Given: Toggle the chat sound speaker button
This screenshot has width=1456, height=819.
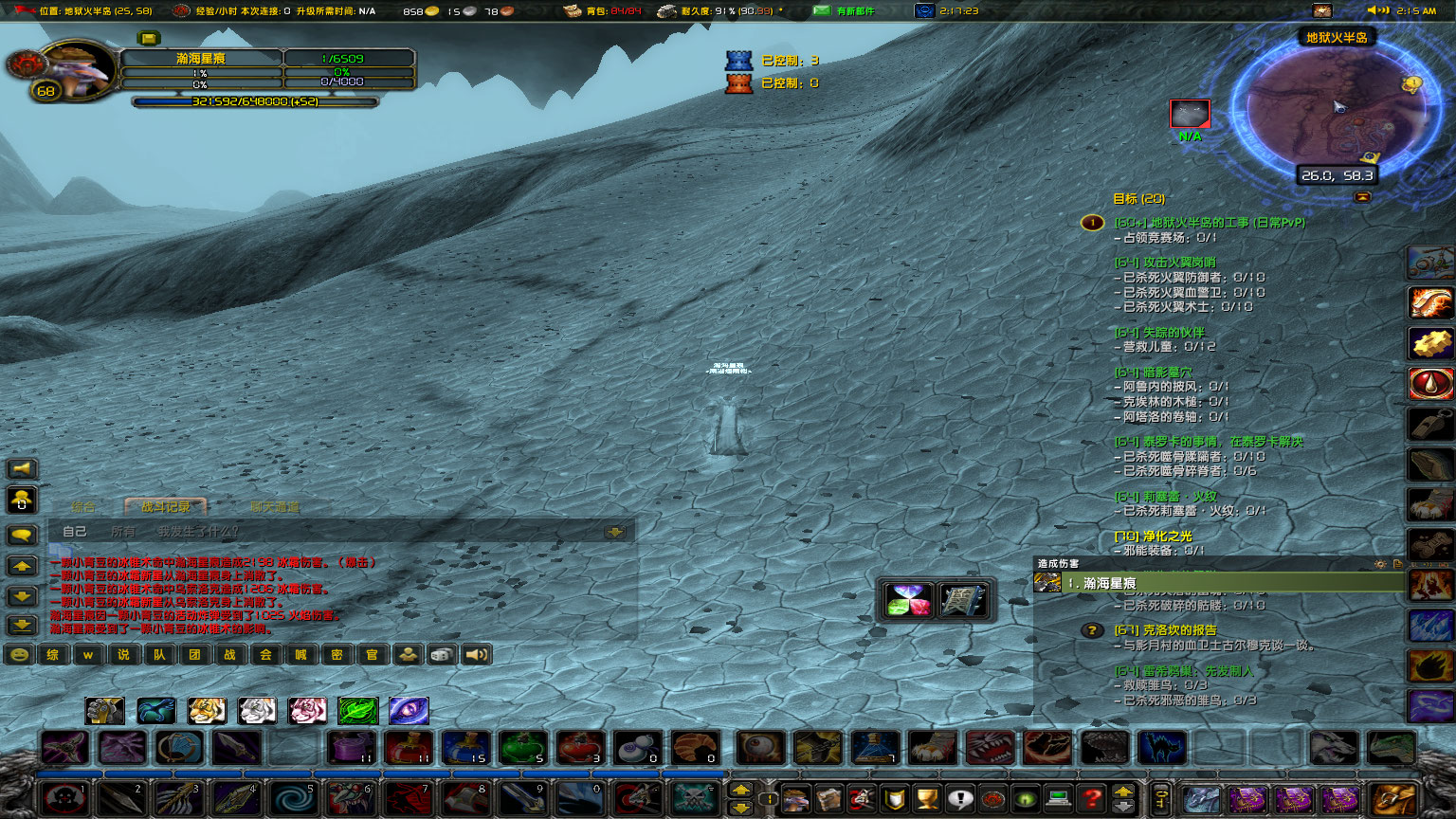Looking at the screenshot, I should coord(476,654).
